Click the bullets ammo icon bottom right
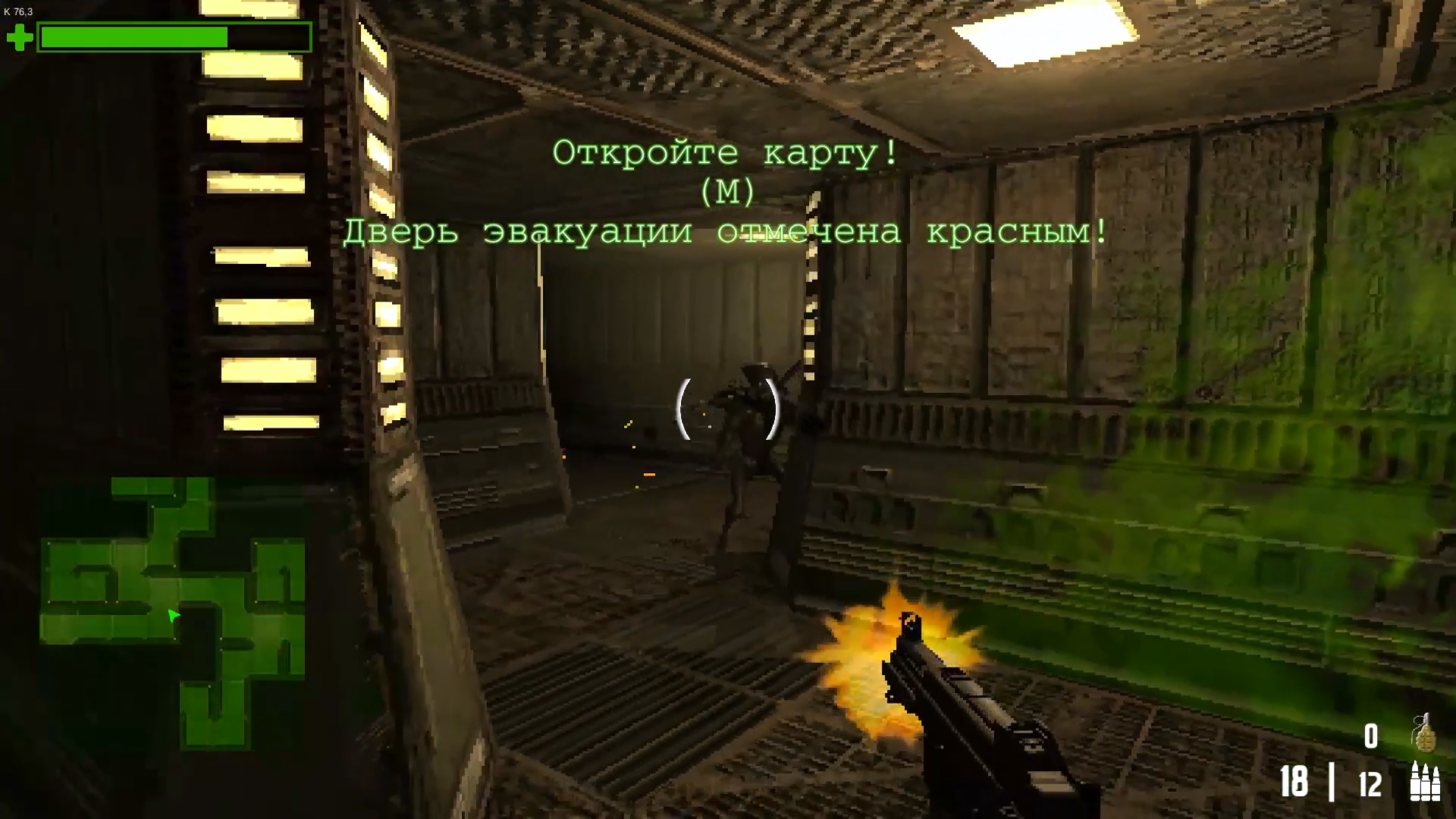 (1425, 783)
